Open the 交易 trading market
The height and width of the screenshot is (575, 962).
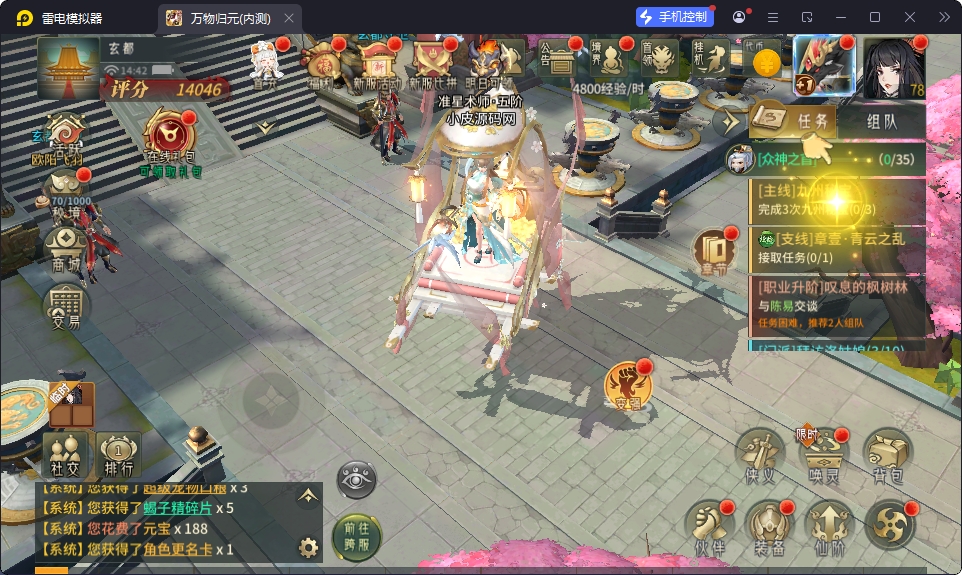pos(66,305)
